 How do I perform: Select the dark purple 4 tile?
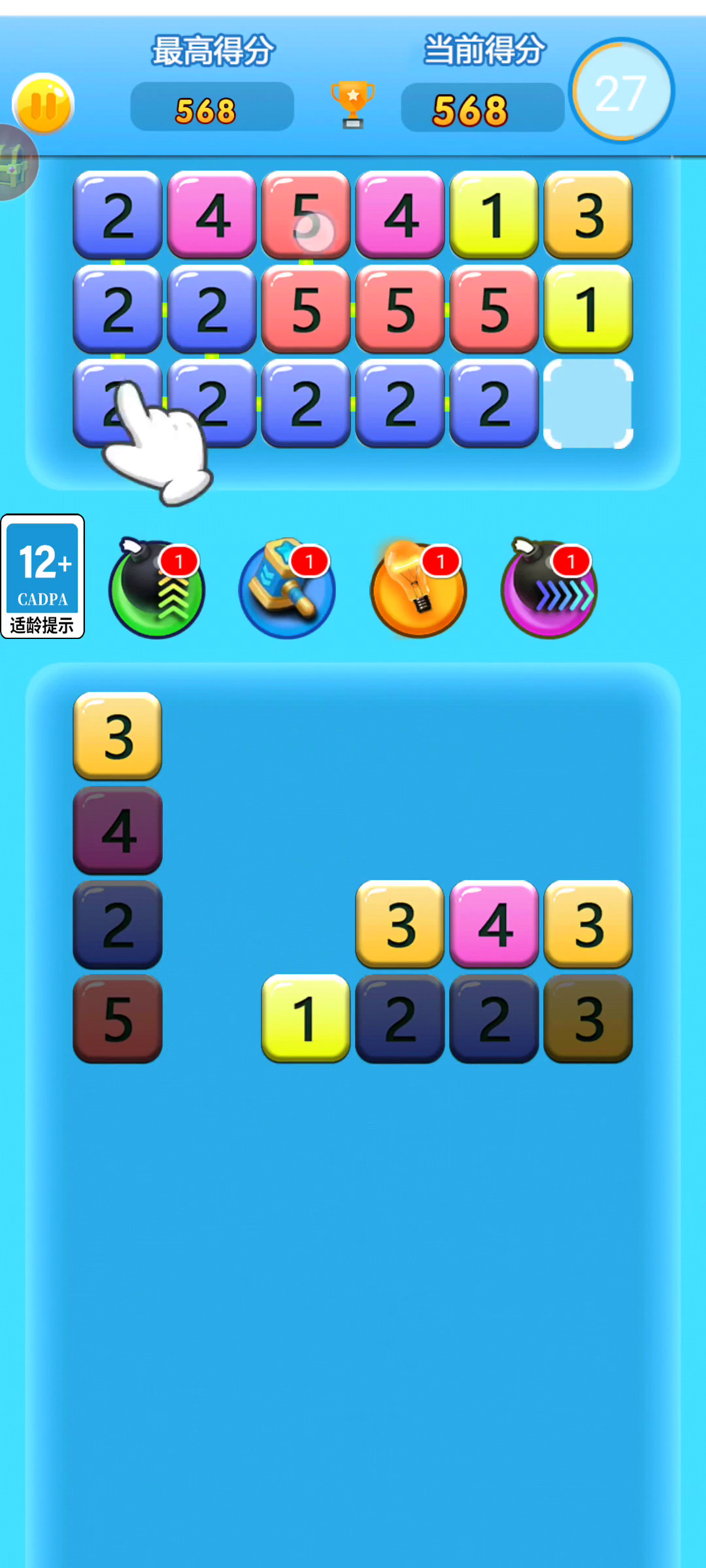tap(118, 830)
